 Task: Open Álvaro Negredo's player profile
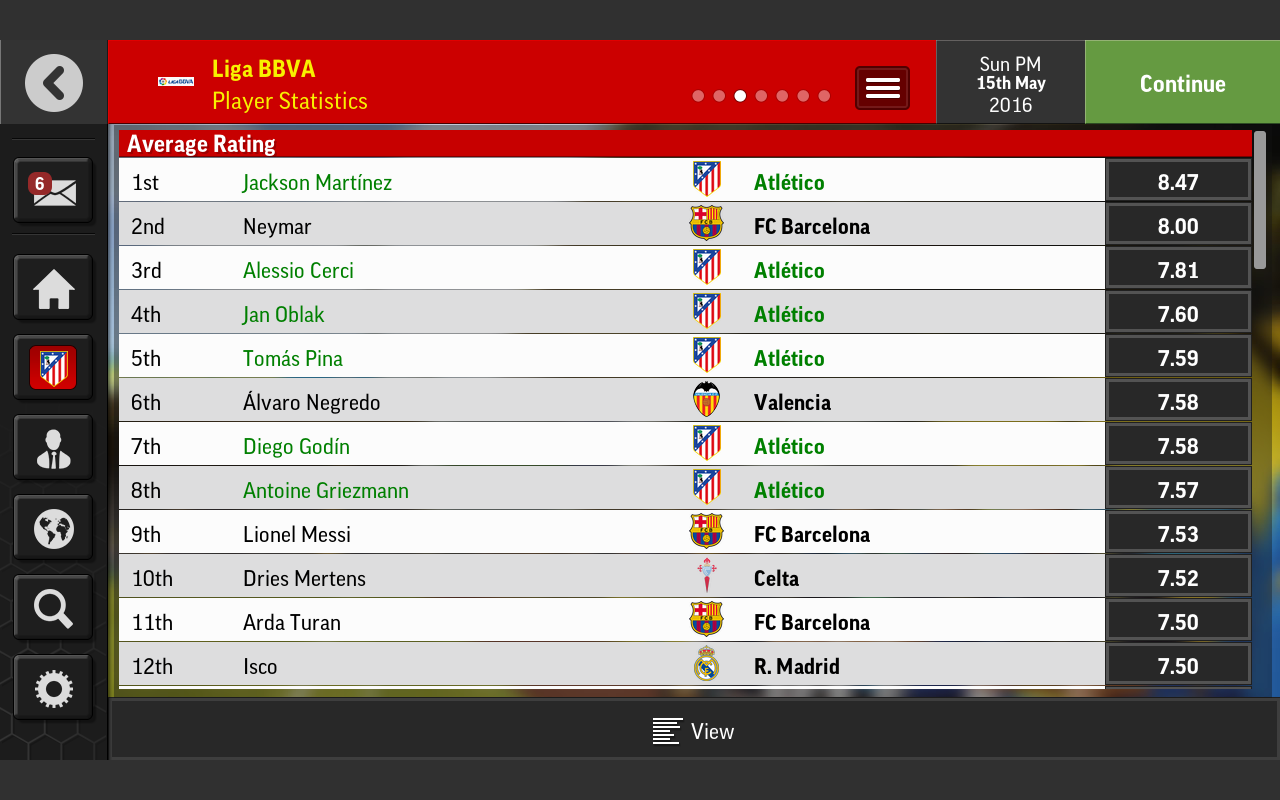click(311, 403)
